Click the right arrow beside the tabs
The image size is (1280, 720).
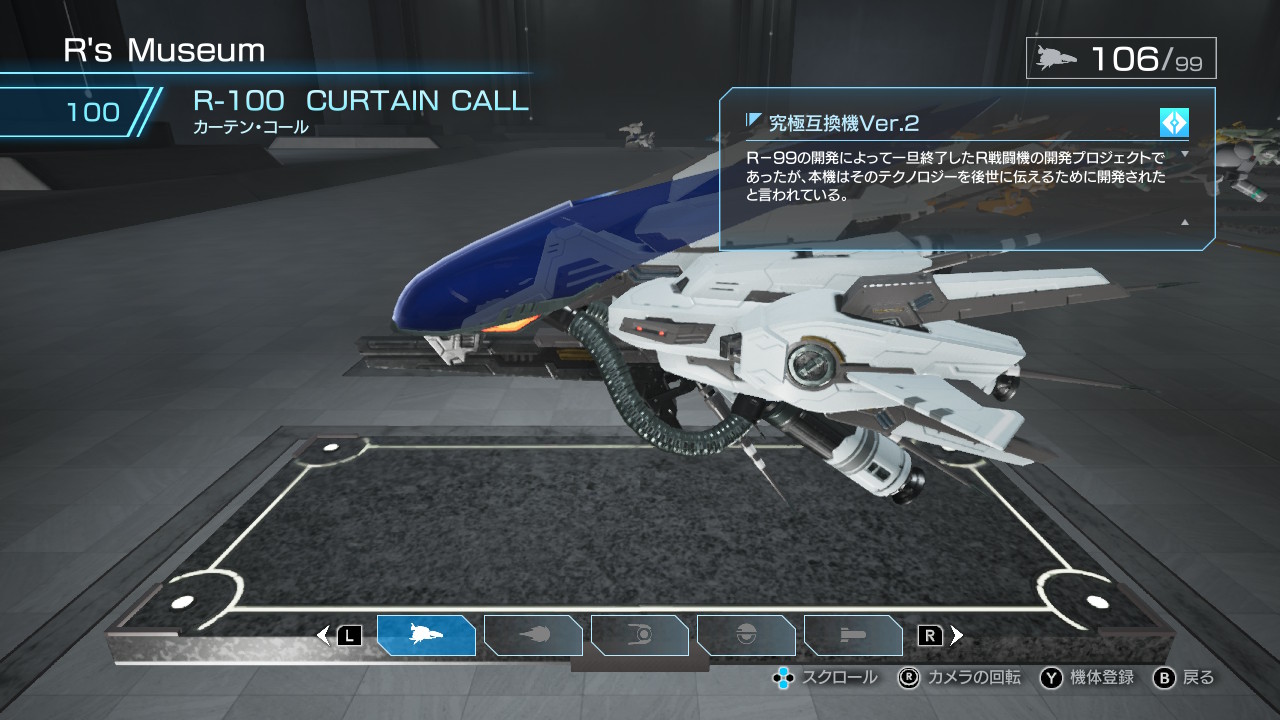[x=957, y=635]
